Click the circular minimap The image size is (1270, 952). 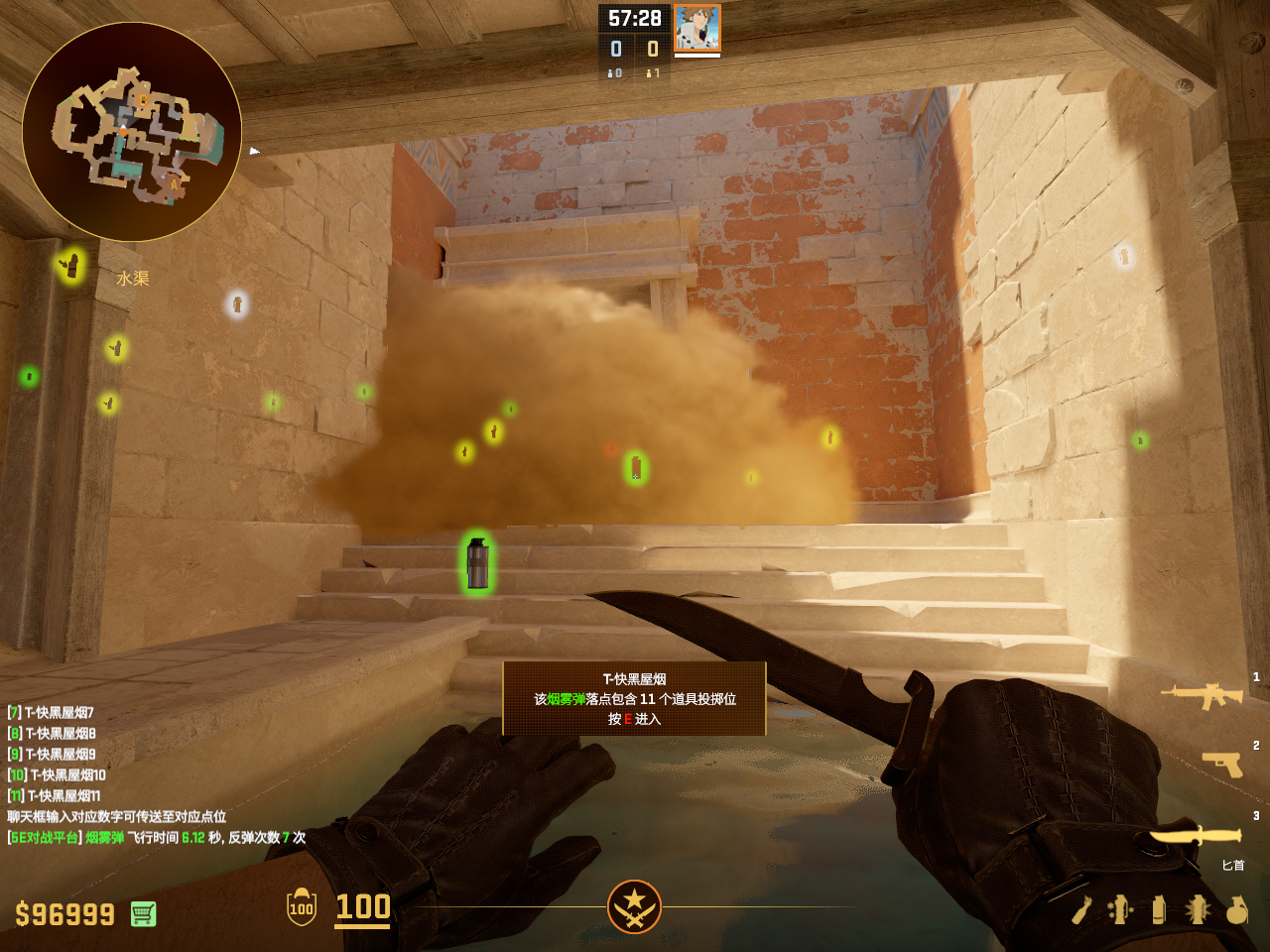click(132, 132)
